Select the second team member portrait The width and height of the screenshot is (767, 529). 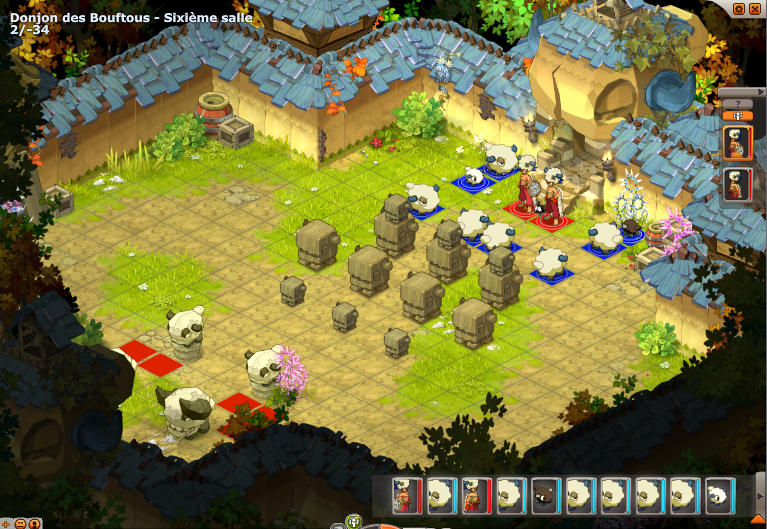coord(737,185)
